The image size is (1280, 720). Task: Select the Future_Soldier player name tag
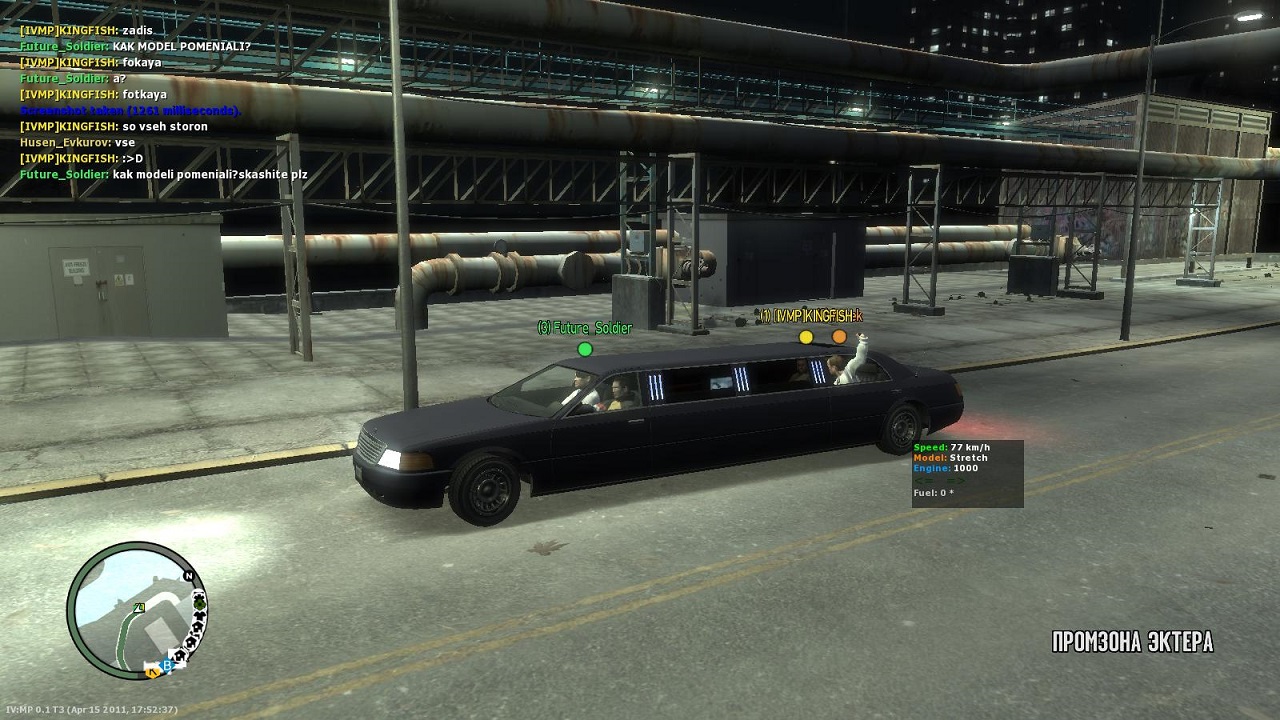tap(585, 328)
